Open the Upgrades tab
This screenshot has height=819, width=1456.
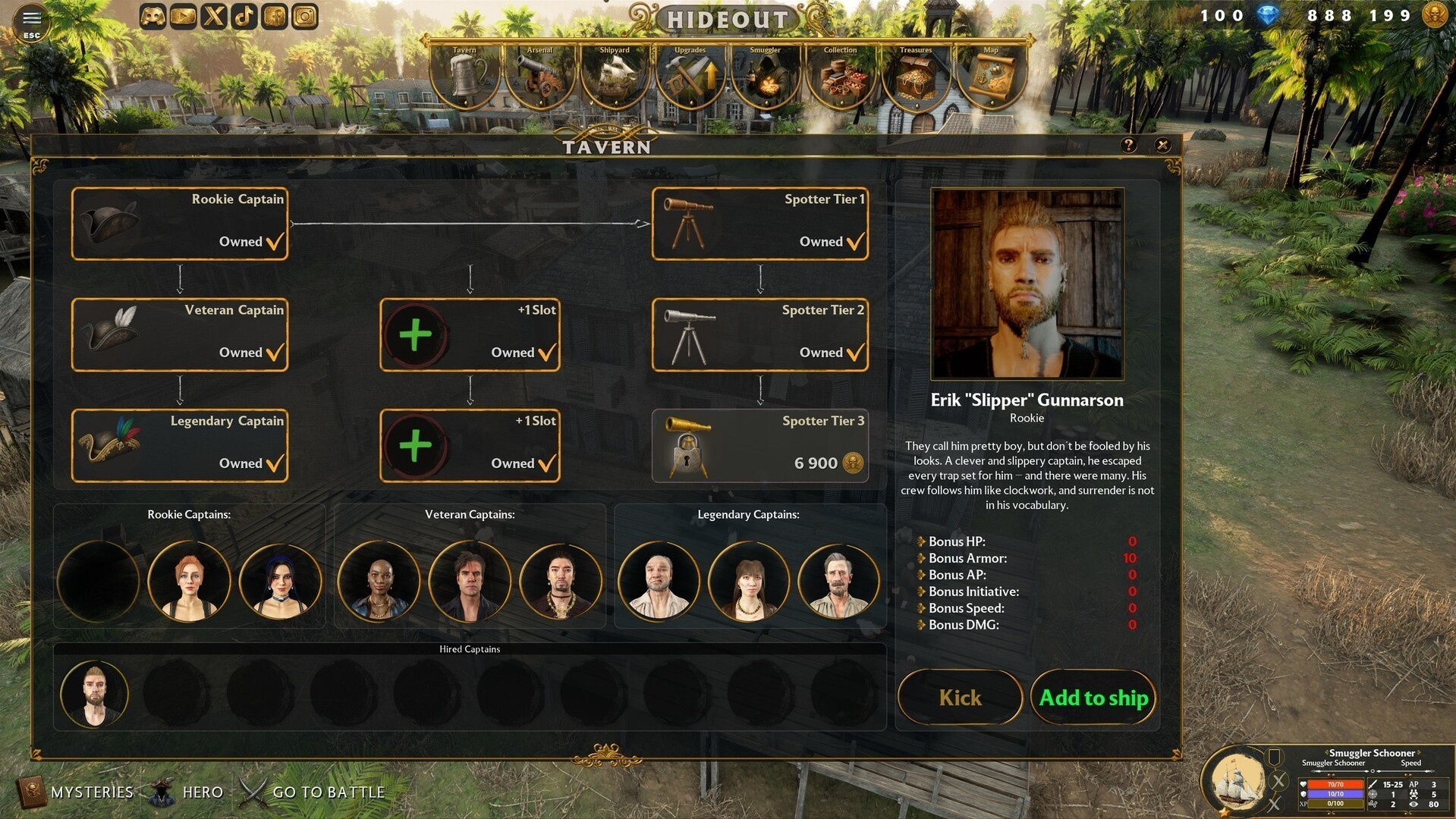pos(690,76)
